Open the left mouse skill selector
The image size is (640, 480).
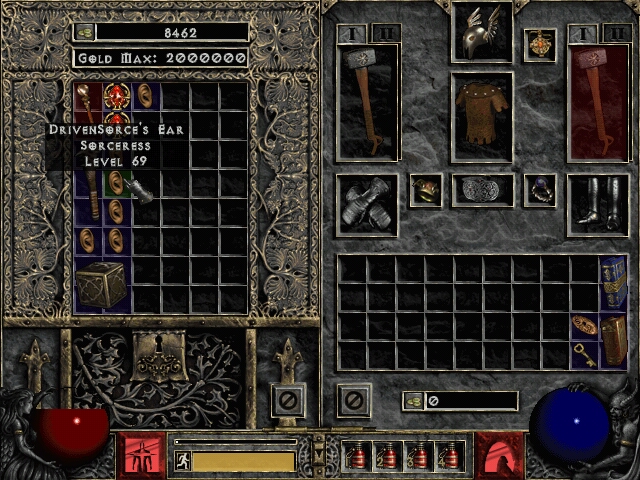(x=140, y=454)
